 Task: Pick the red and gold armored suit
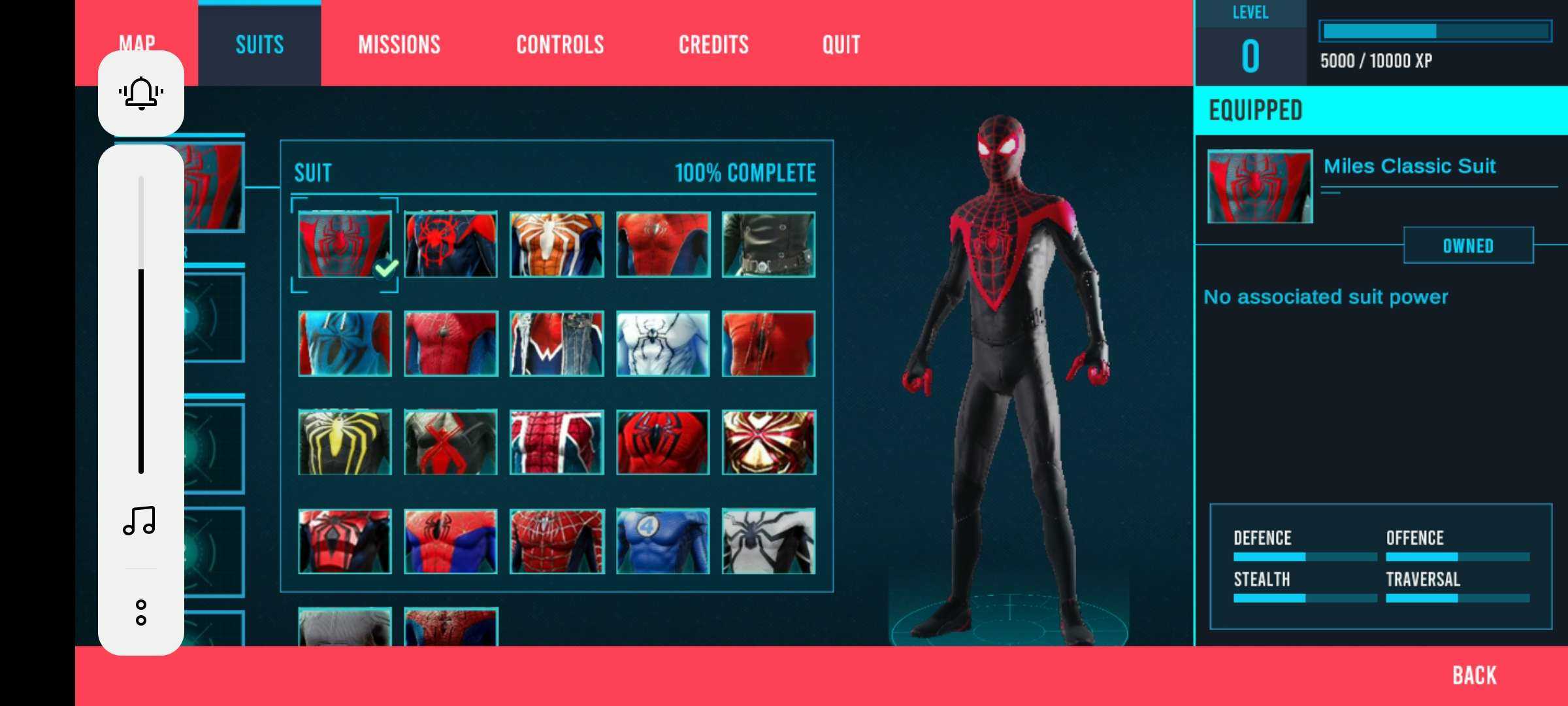pos(768,442)
